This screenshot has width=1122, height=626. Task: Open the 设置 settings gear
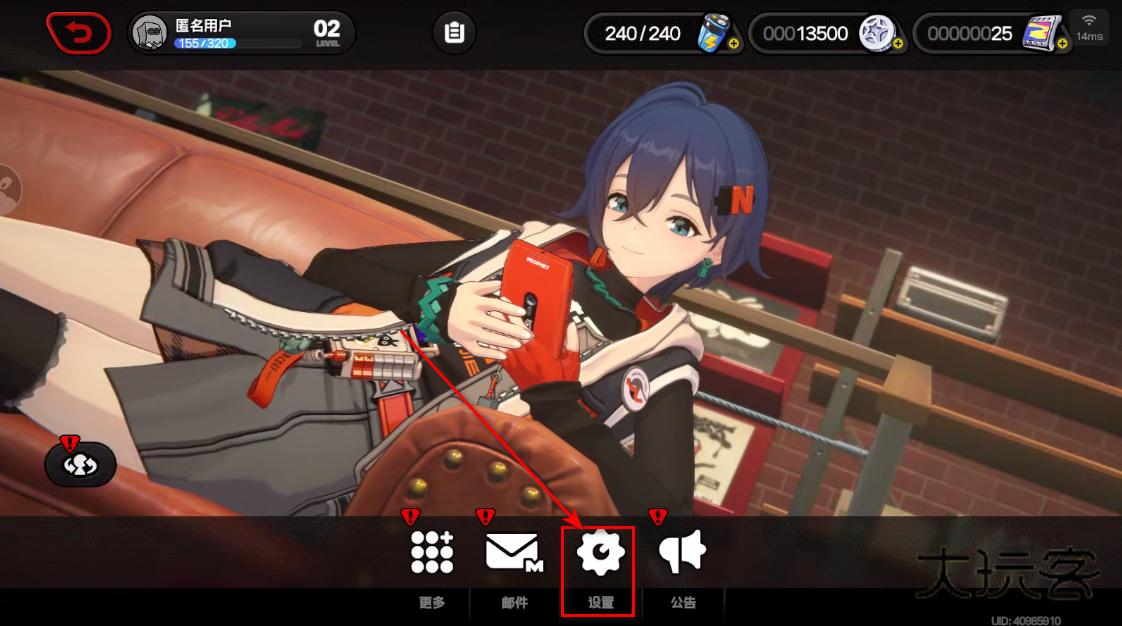(600, 553)
